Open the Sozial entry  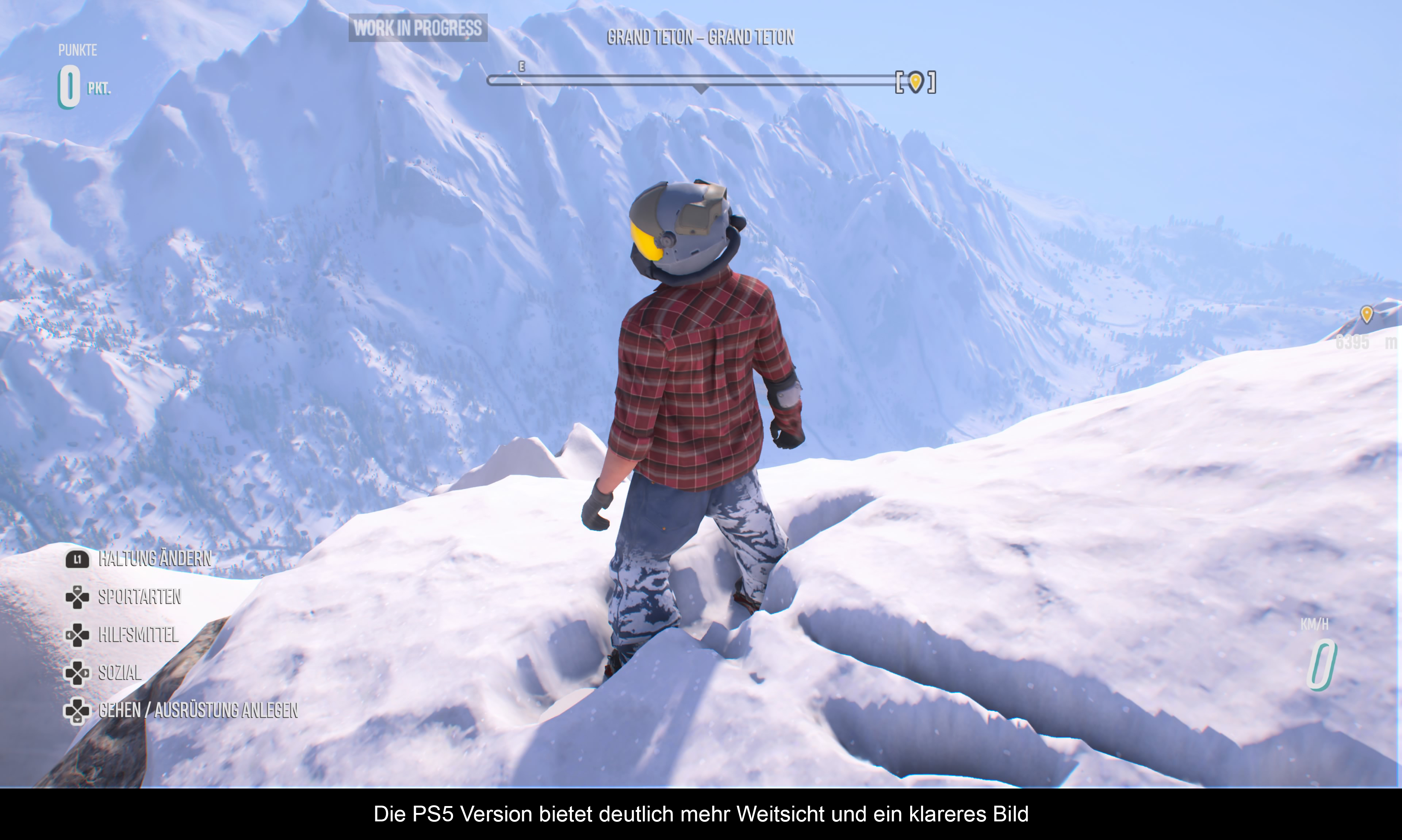[119, 672]
